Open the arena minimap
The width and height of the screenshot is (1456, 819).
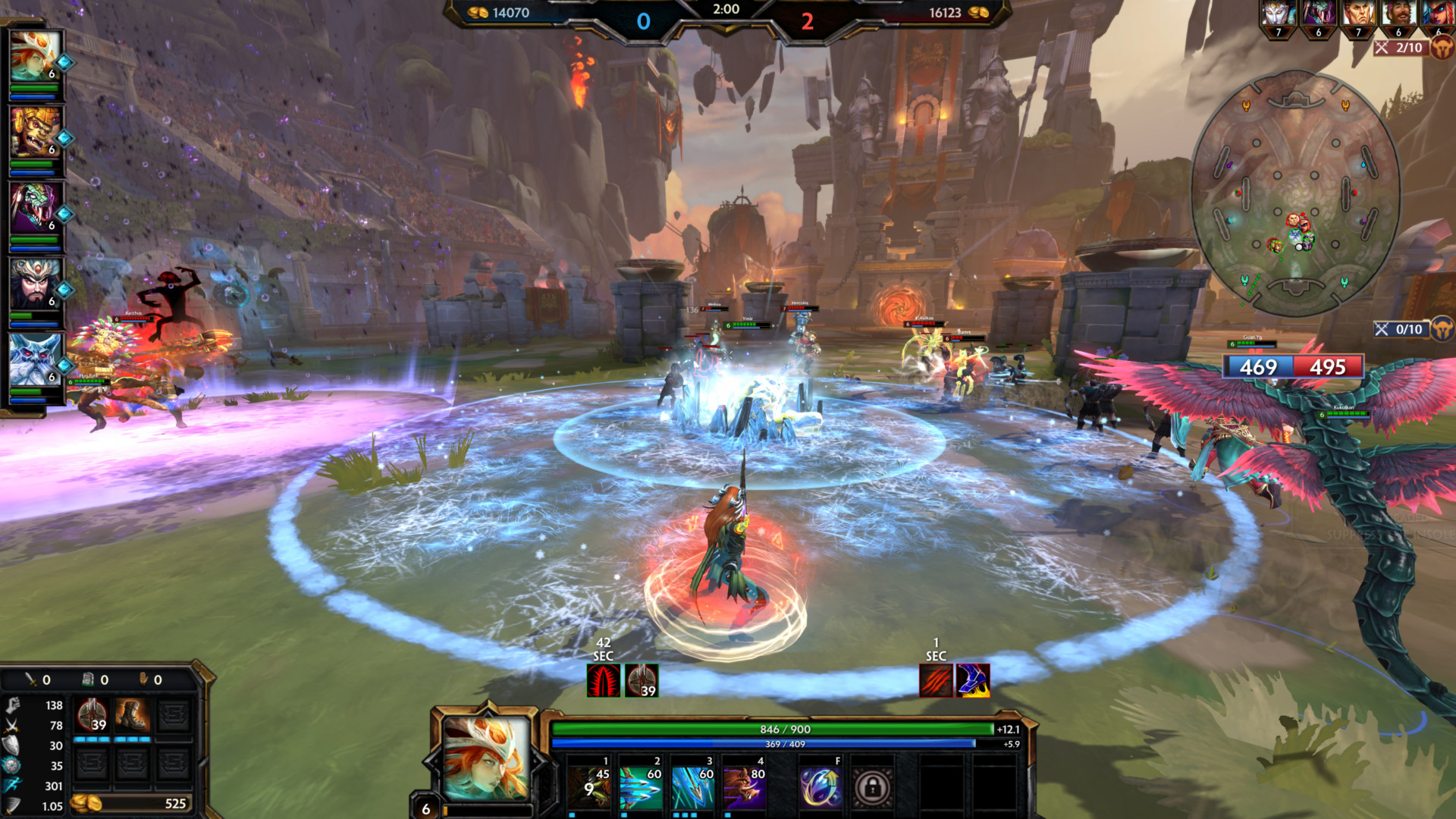click(x=1295, y=193)
